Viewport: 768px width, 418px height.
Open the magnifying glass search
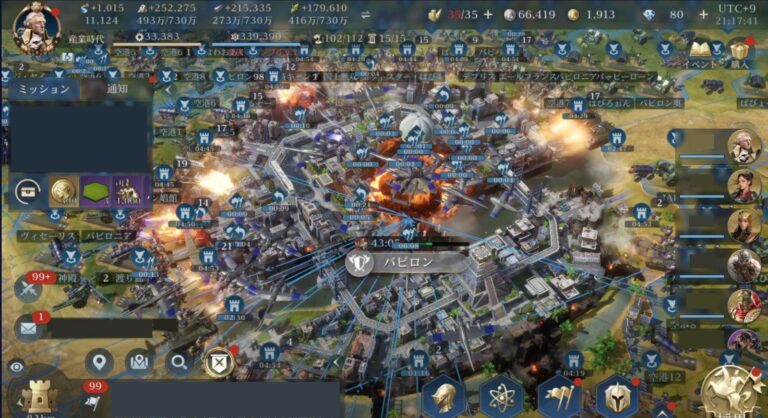179,362
